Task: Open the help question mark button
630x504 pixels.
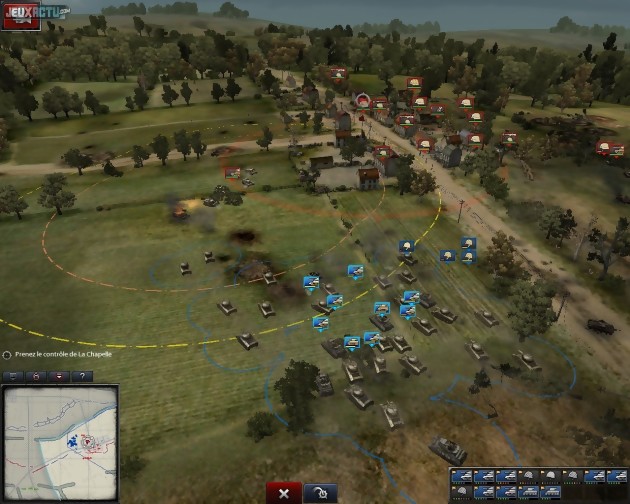Action: [x=80, y=376]
